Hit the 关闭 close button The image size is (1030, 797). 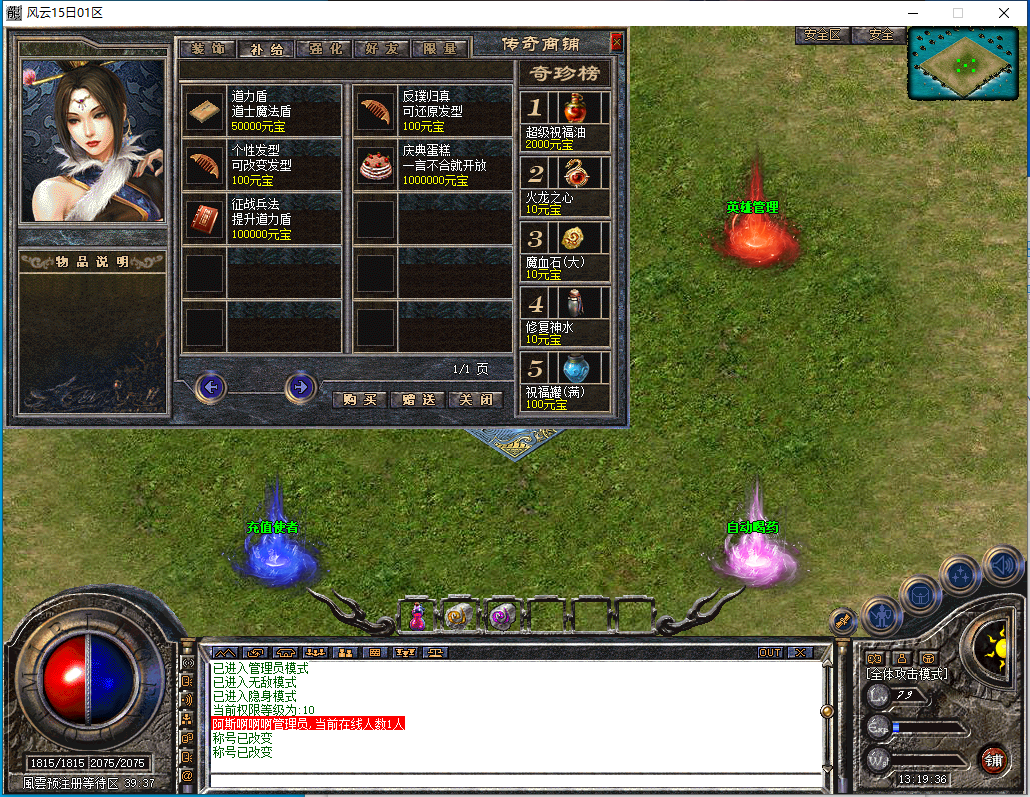click(475, 399)
